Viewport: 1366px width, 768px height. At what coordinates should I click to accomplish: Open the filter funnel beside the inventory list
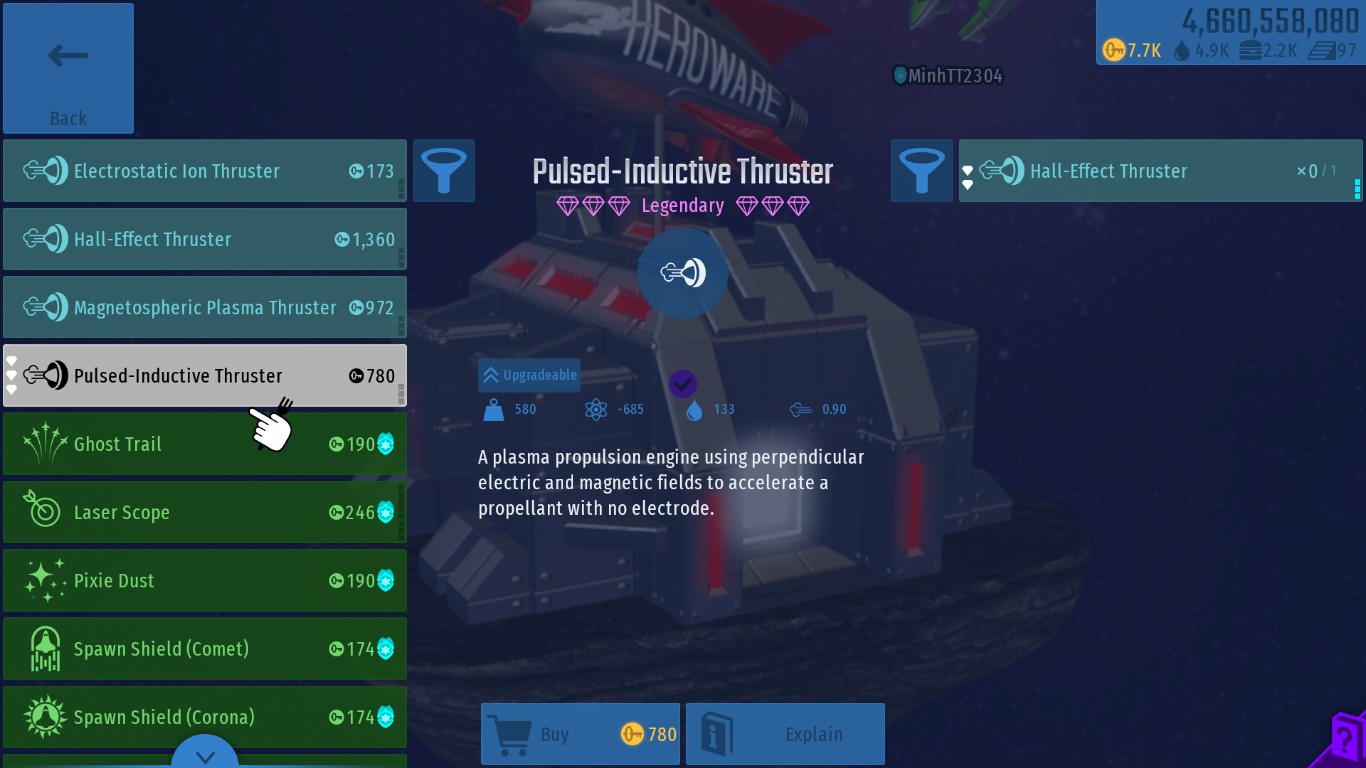(922, 171)
